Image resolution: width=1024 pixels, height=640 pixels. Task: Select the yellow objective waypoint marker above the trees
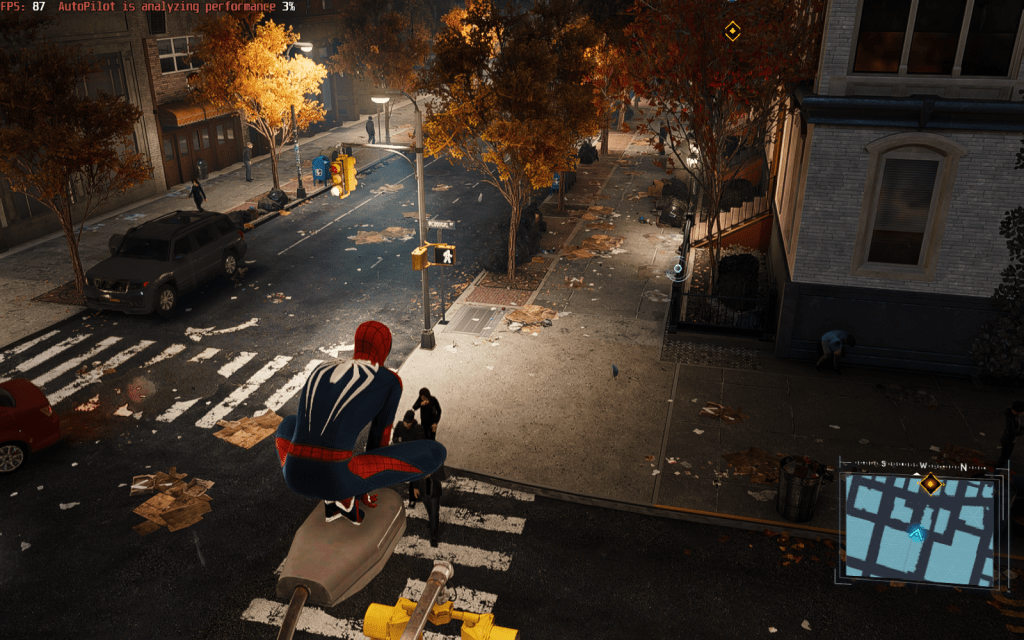732,31
